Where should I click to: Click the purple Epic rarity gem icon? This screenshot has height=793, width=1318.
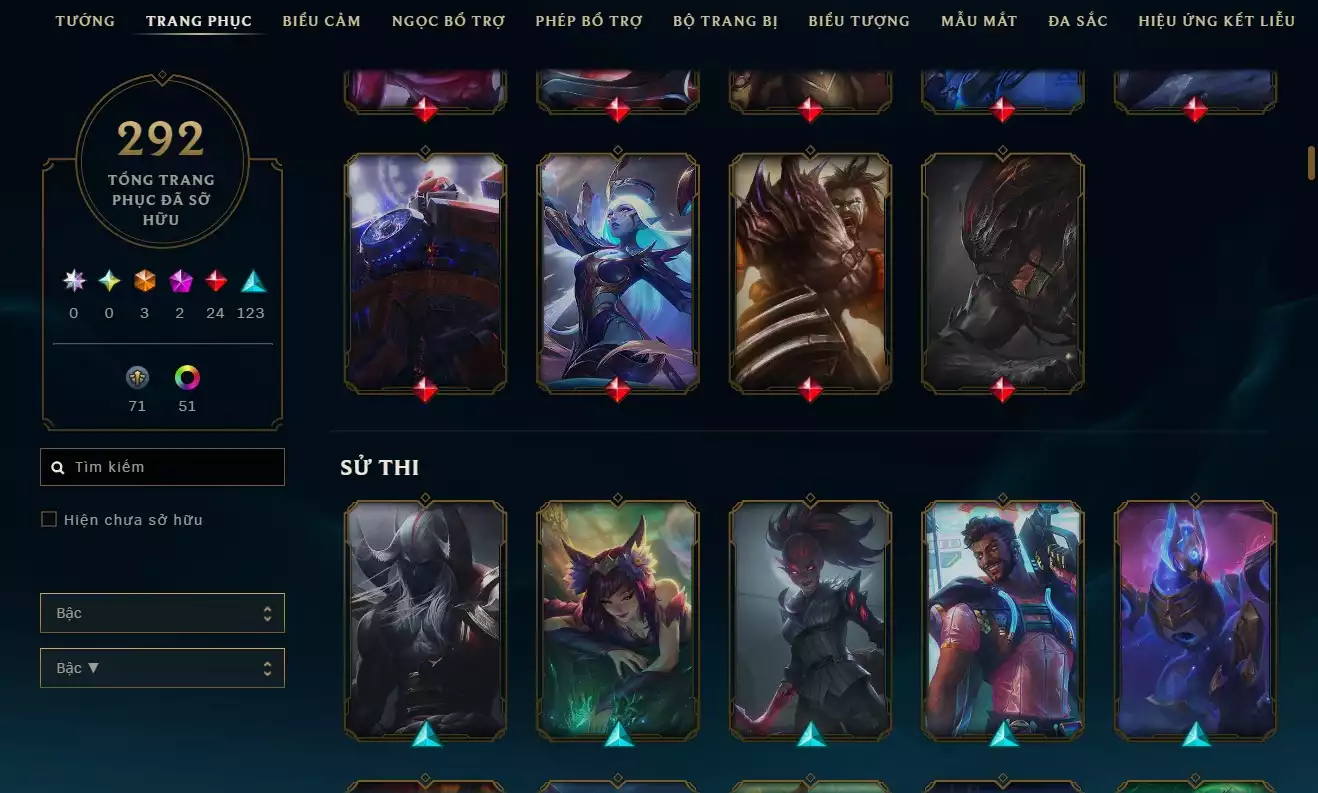click(x=180, y=281)
